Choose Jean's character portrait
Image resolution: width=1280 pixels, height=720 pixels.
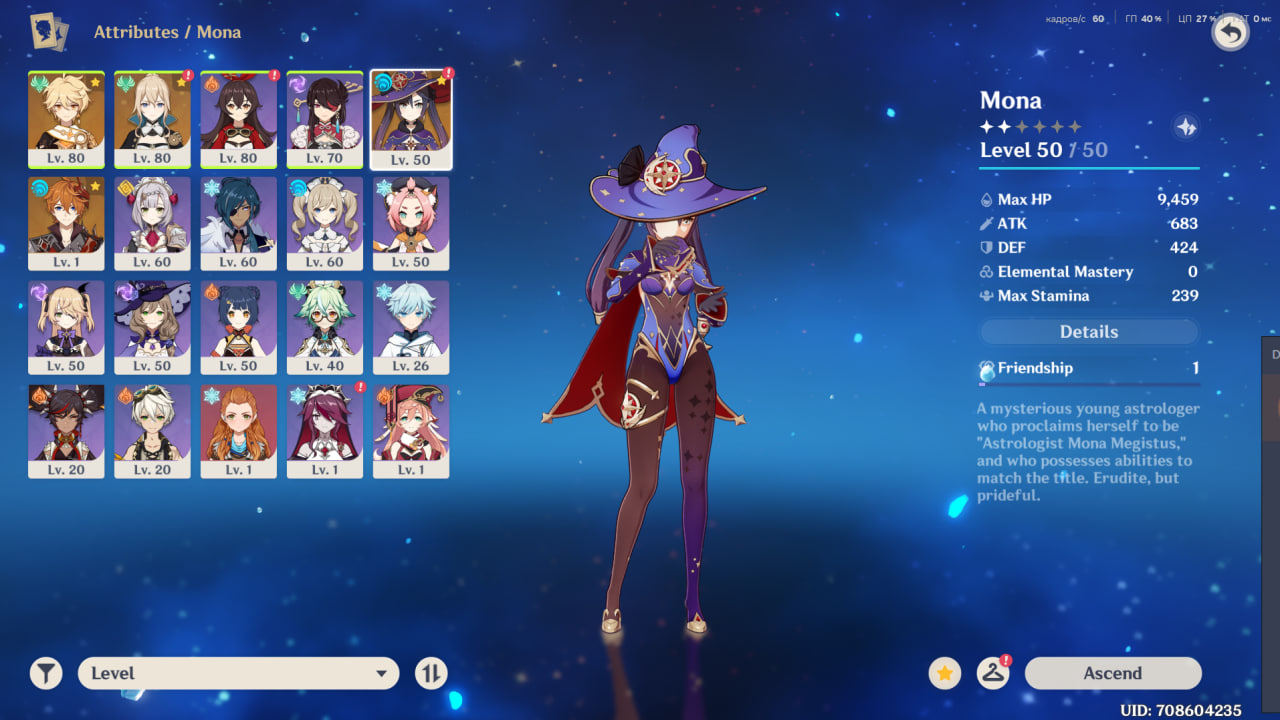[152, 118]
